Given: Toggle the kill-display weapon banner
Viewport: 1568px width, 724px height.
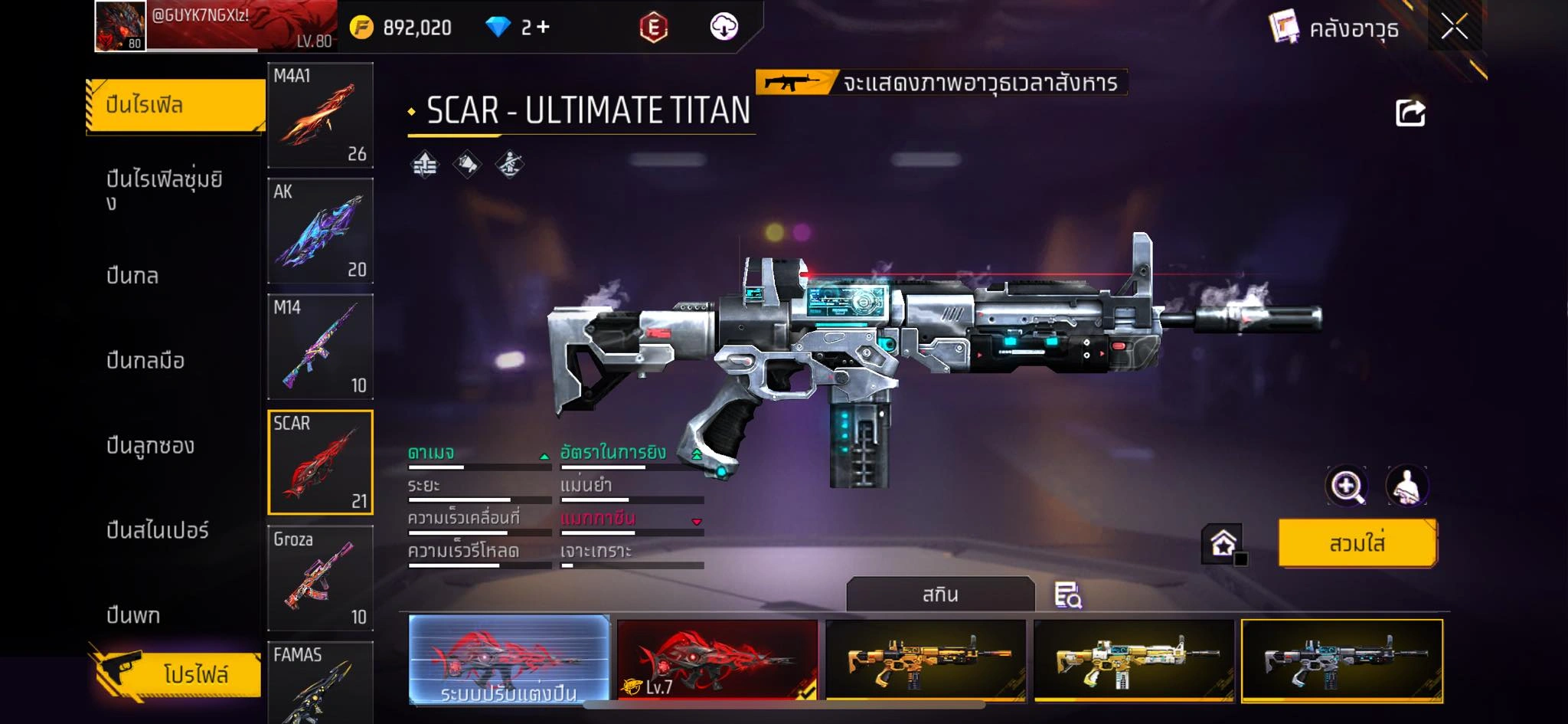Looking at the screenshot, I should point(941,82).
